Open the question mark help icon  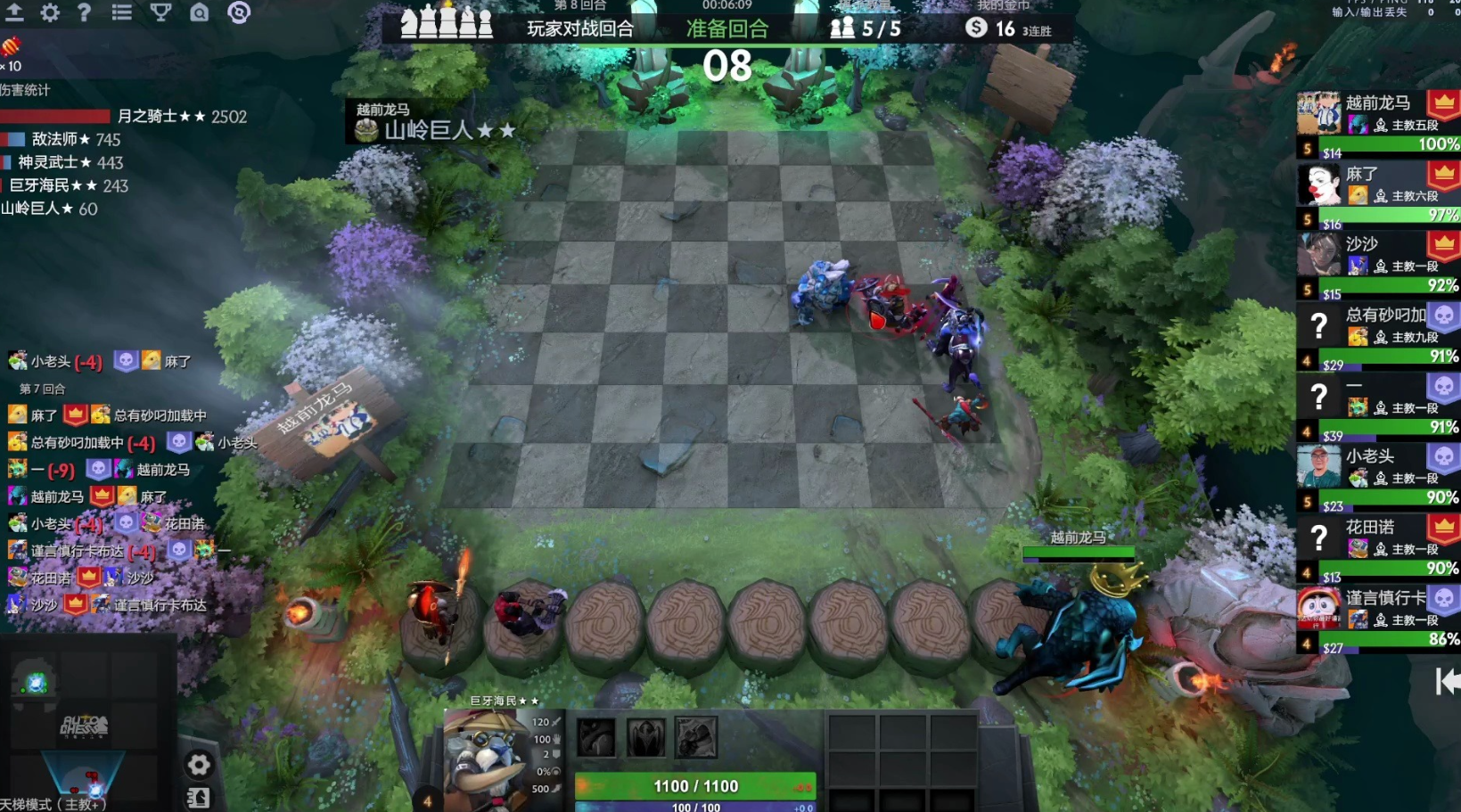[84, 12]
